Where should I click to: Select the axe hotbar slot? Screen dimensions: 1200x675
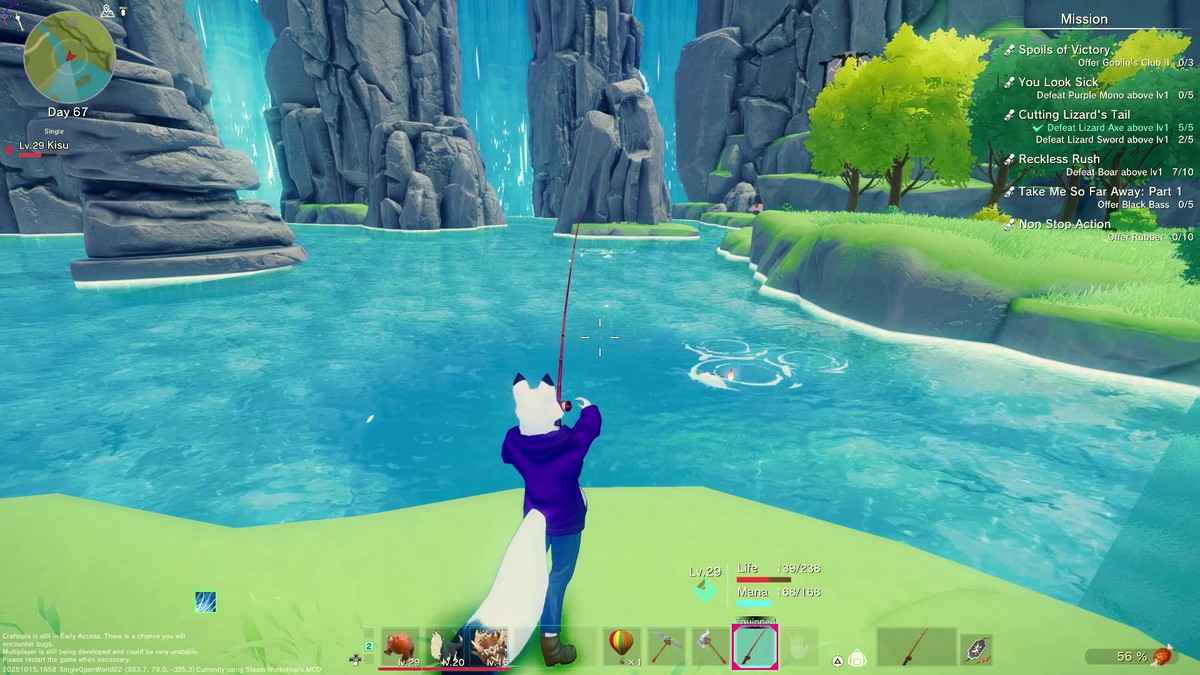click(x=709, y=647)
